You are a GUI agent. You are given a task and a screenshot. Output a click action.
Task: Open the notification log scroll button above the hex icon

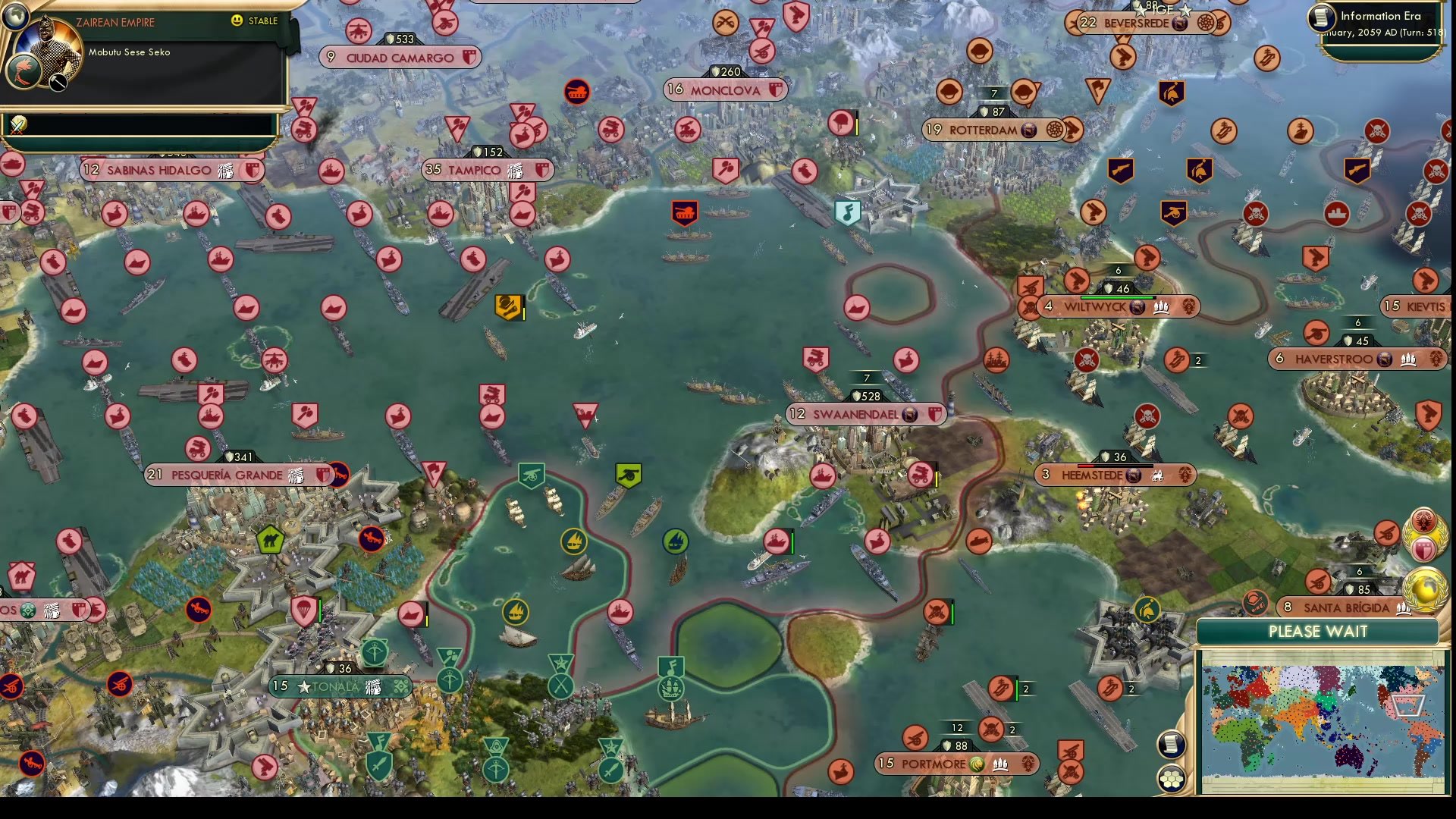(1171, 742)
